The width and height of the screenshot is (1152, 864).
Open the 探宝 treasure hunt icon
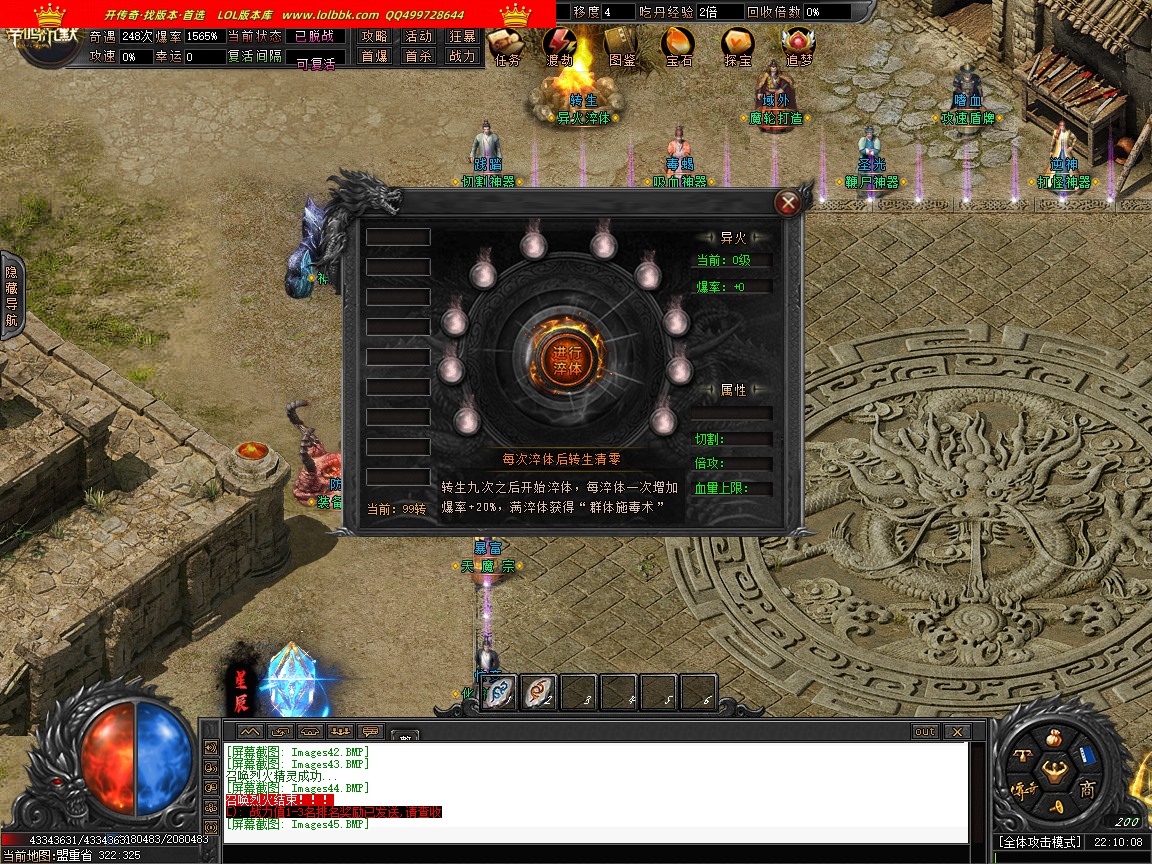738,45
